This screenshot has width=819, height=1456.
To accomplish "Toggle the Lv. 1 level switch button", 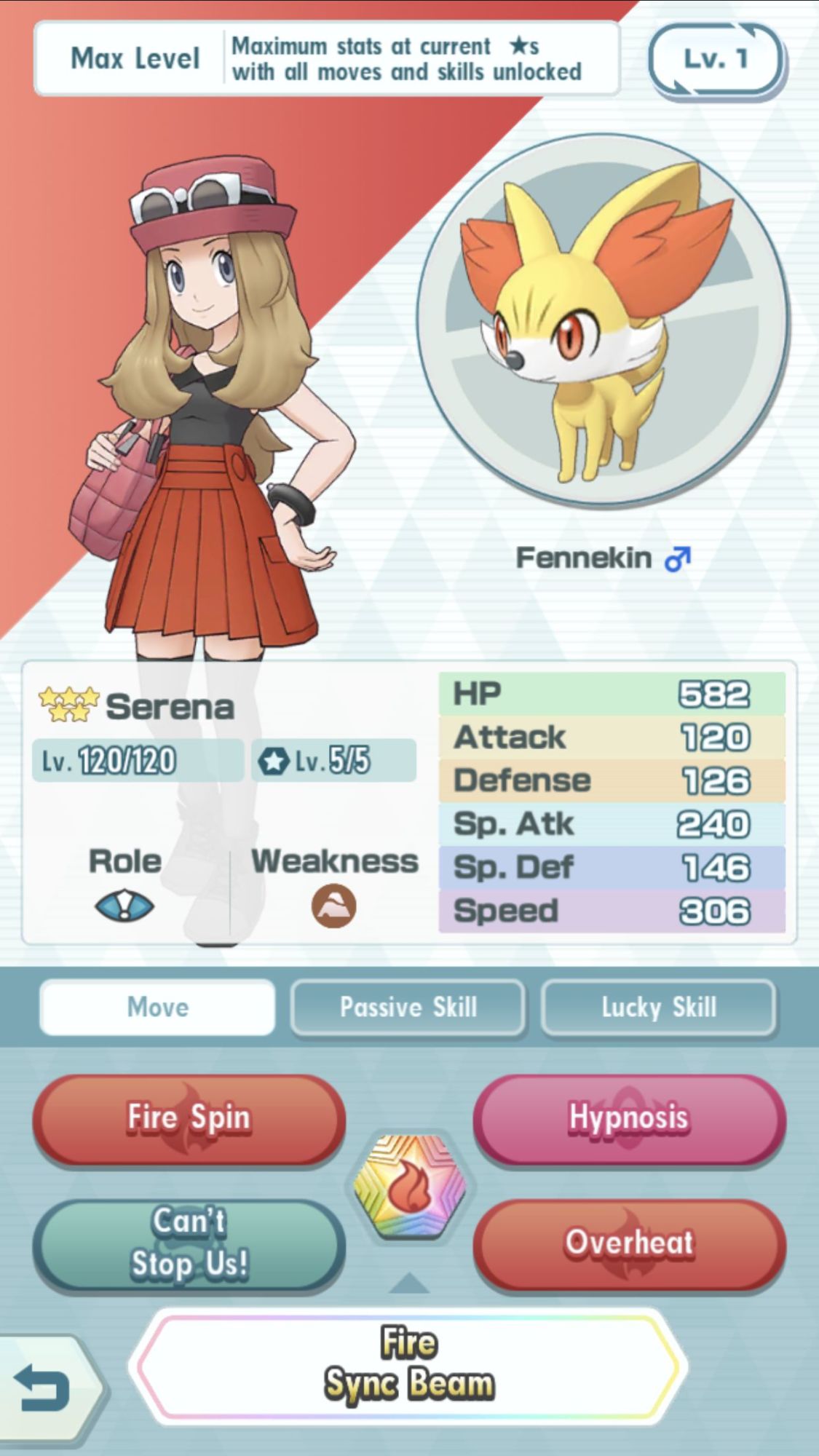I will 716,60.
